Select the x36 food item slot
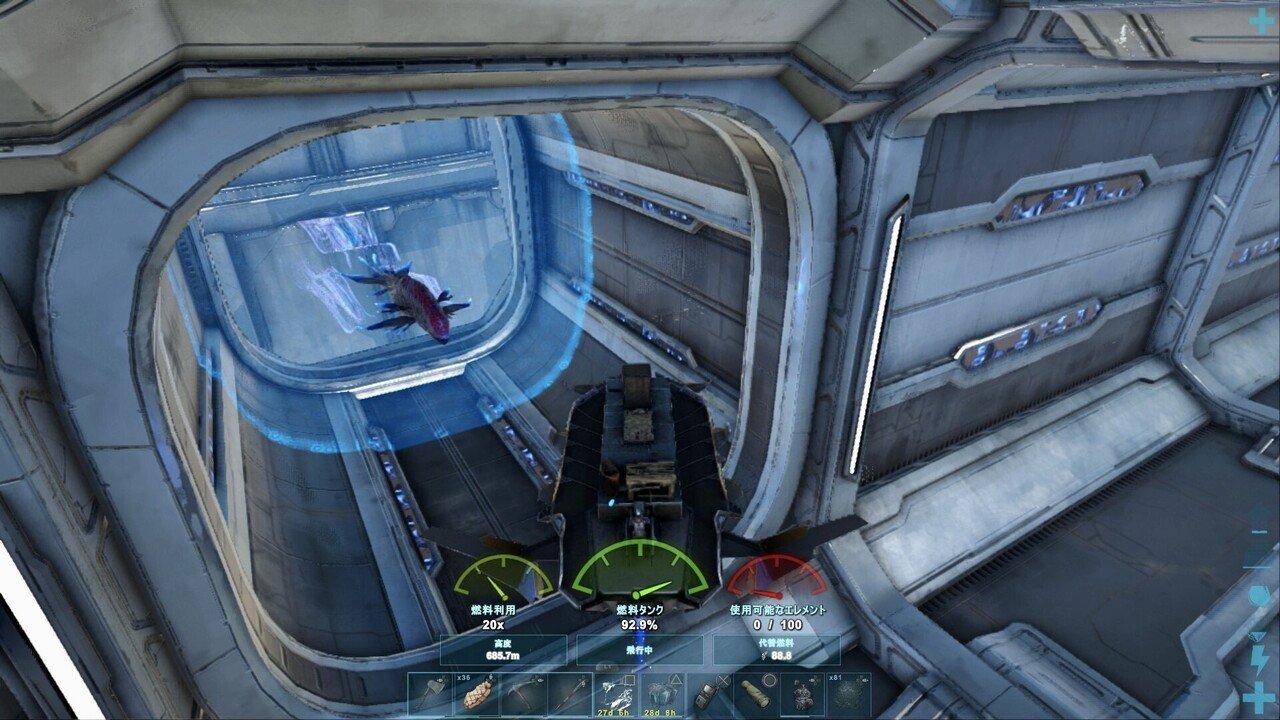The image size is (1280, 720). [476, 694]
